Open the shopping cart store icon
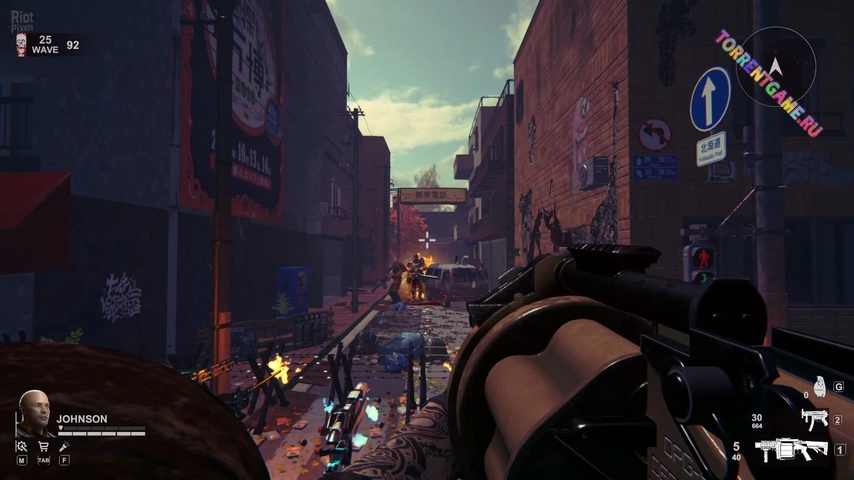 43,447
